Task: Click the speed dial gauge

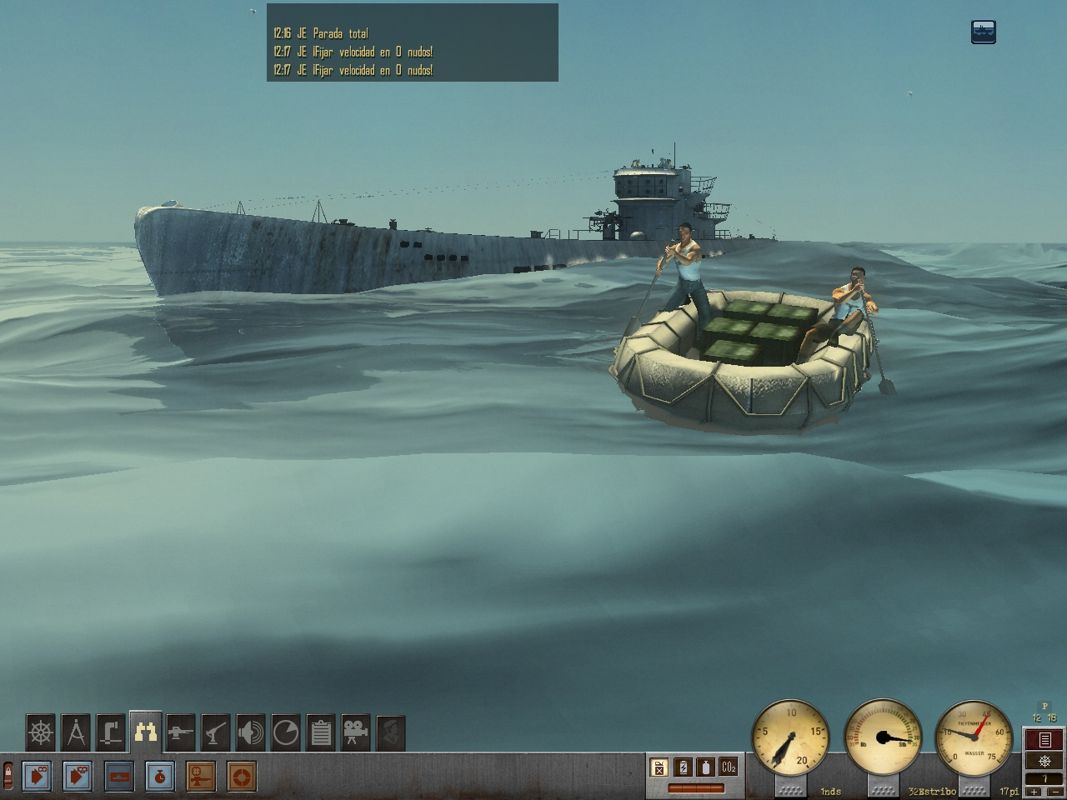Action: tap(790, 738)
